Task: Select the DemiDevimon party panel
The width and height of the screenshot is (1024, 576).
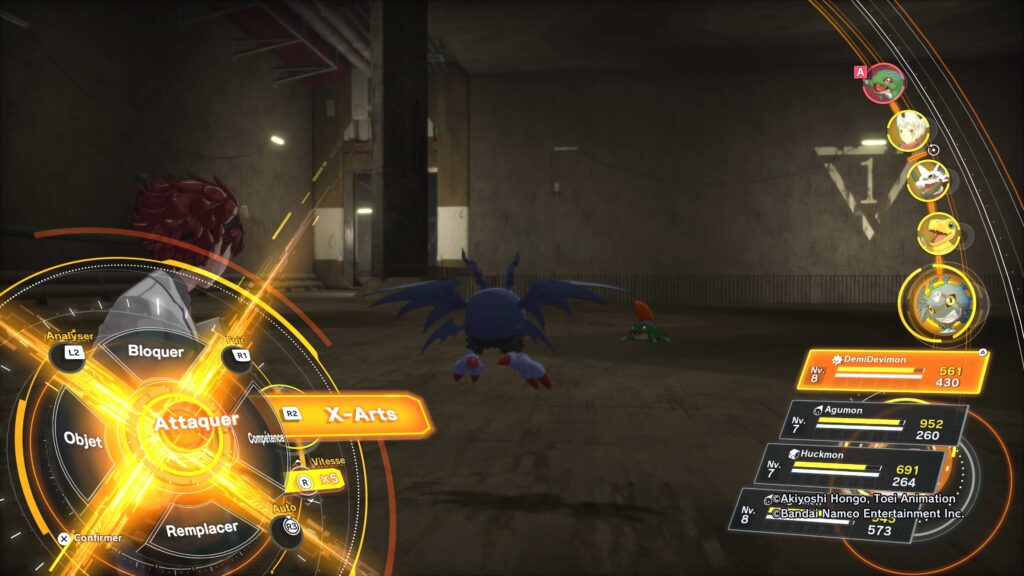Action: click(892, 370)
